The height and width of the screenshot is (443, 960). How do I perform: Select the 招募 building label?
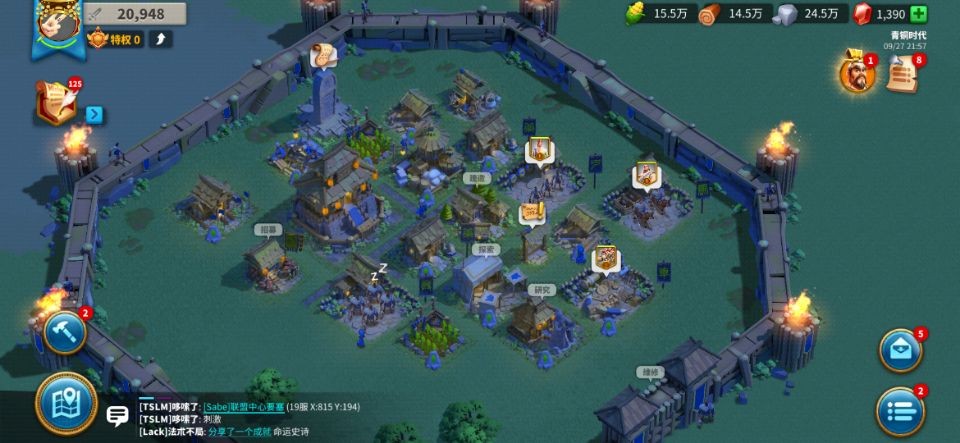pos(268,229)
